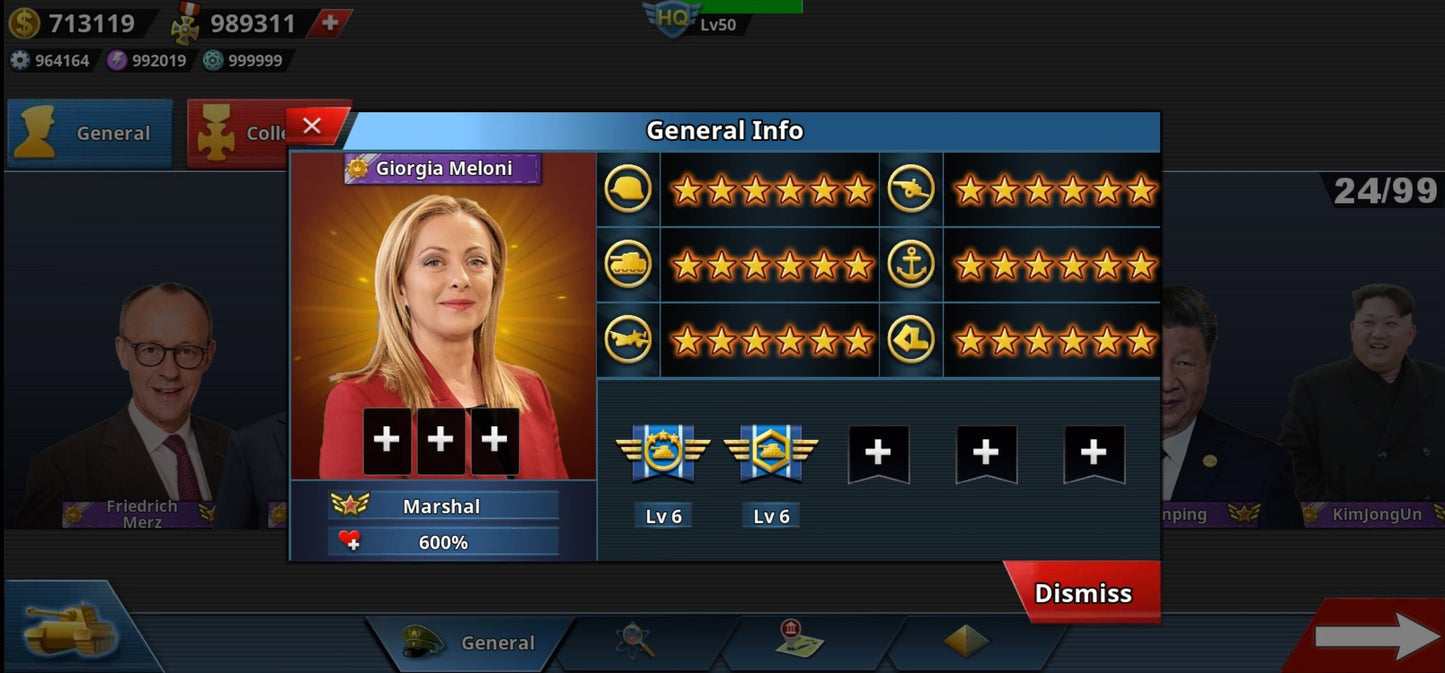Tap the Marshal rank bar
The height and width of the screenshot is (673, 1445).
(443, 506)
